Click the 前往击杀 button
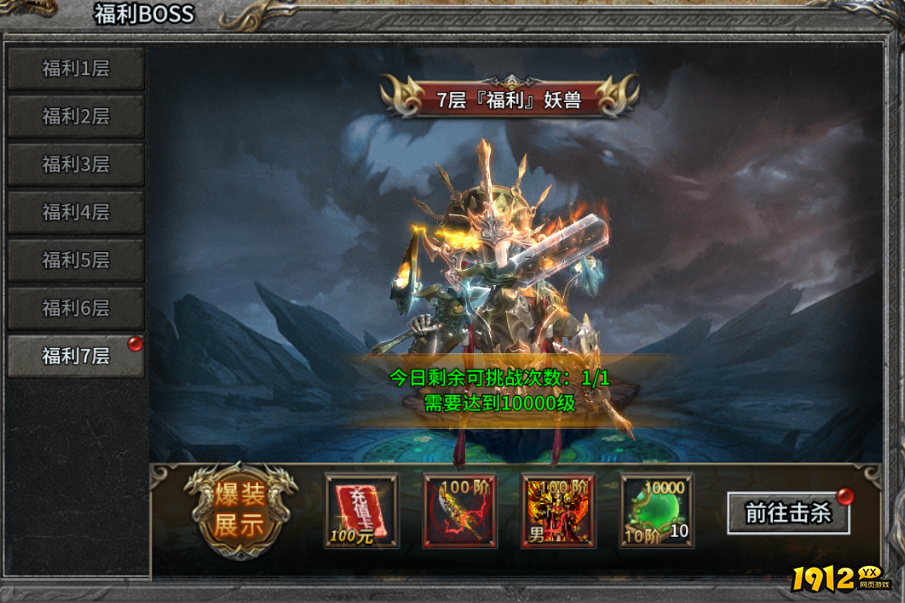Viewport: 905px width, 603px height. [x=788, y=513]
